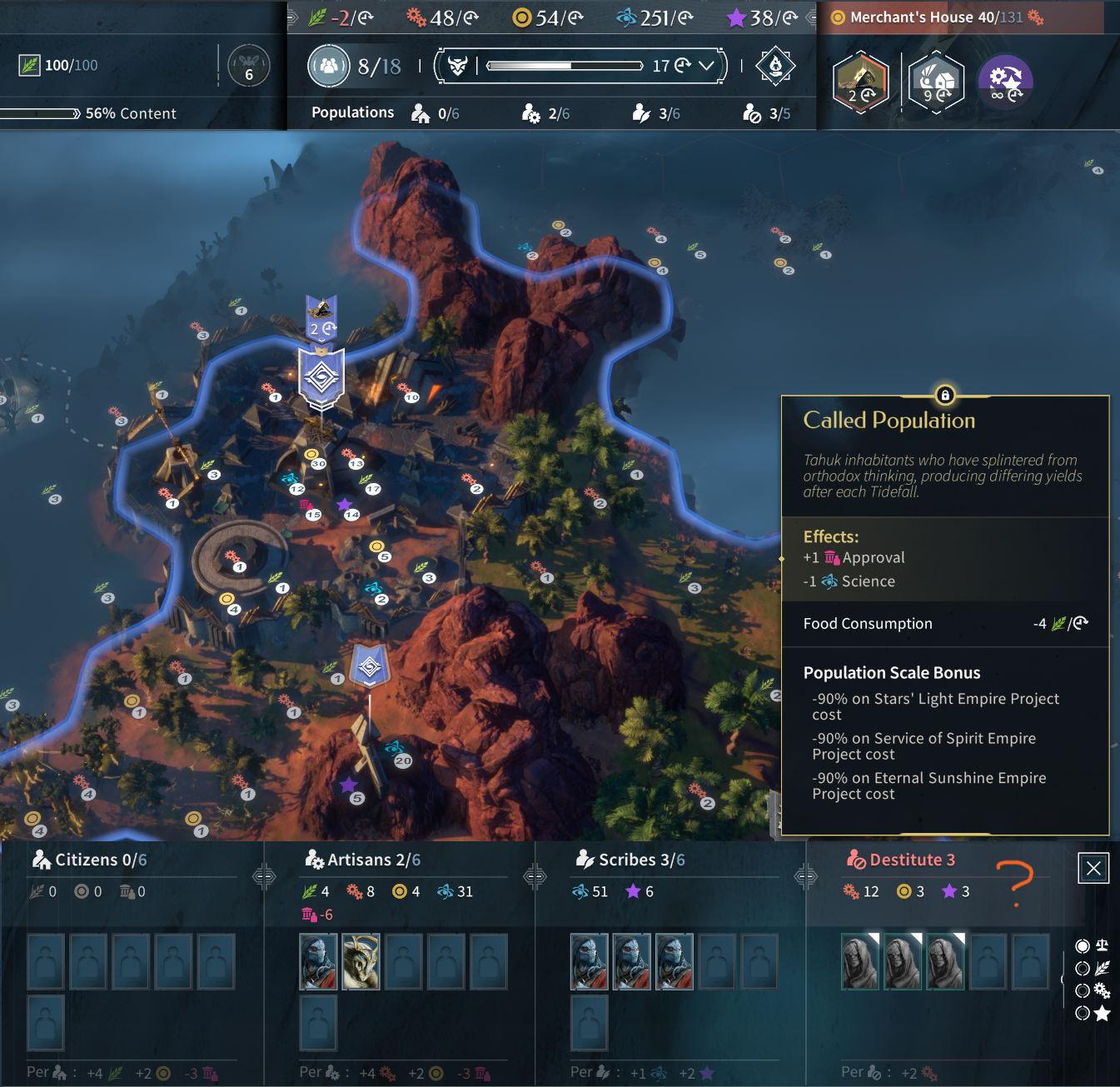This screenshot has width=1120, height=1087.
Task: Click the swap arrows between Citizens and Artisans
Action: (264, 875)
